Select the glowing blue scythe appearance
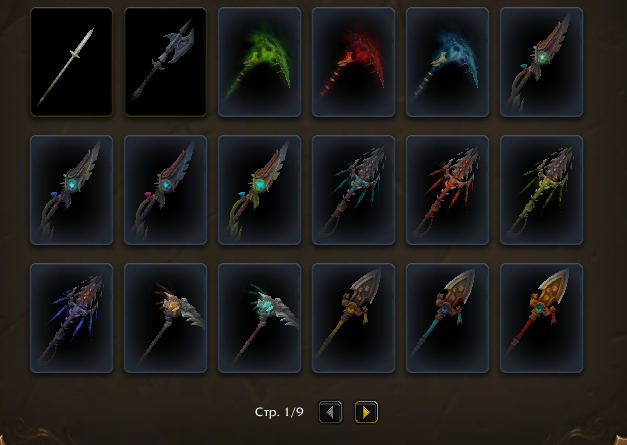 (447, 62)
